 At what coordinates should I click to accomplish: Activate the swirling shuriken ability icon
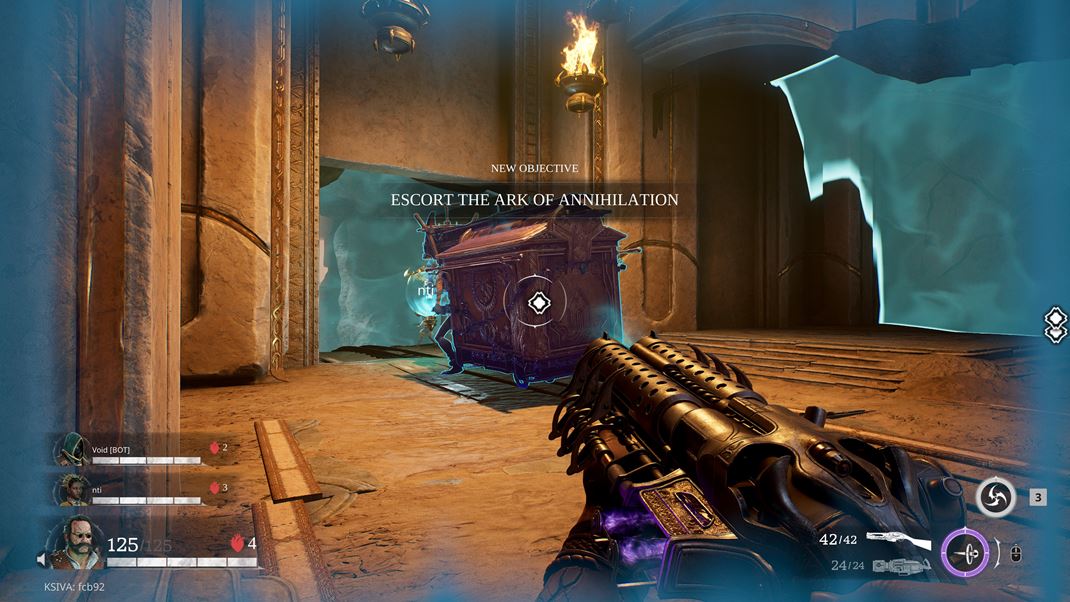(996, 497)
